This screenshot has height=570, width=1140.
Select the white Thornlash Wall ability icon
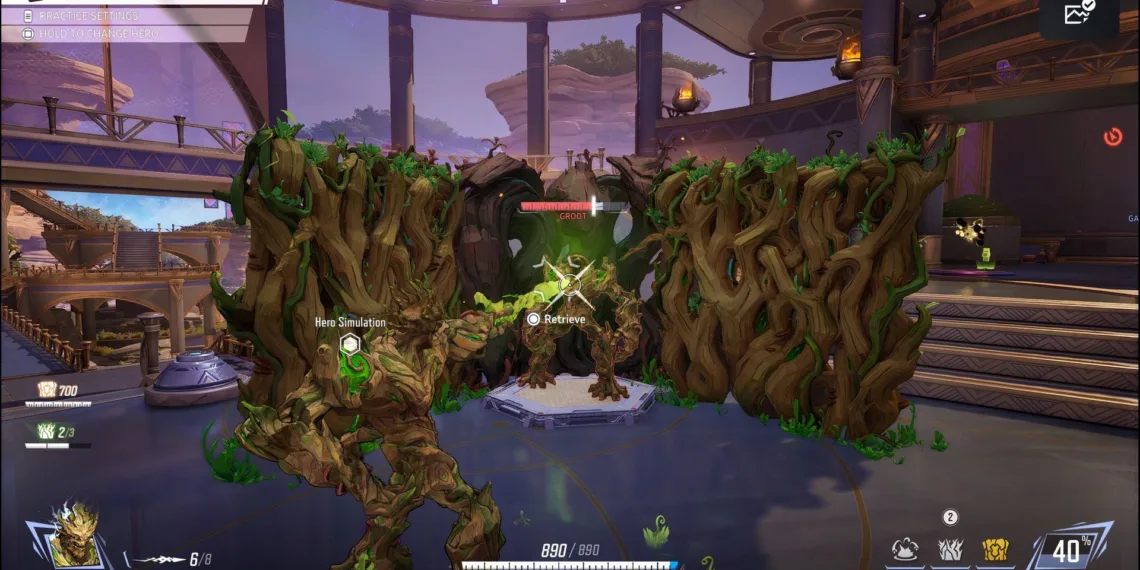pyautogui.click(x=950, y=548)
